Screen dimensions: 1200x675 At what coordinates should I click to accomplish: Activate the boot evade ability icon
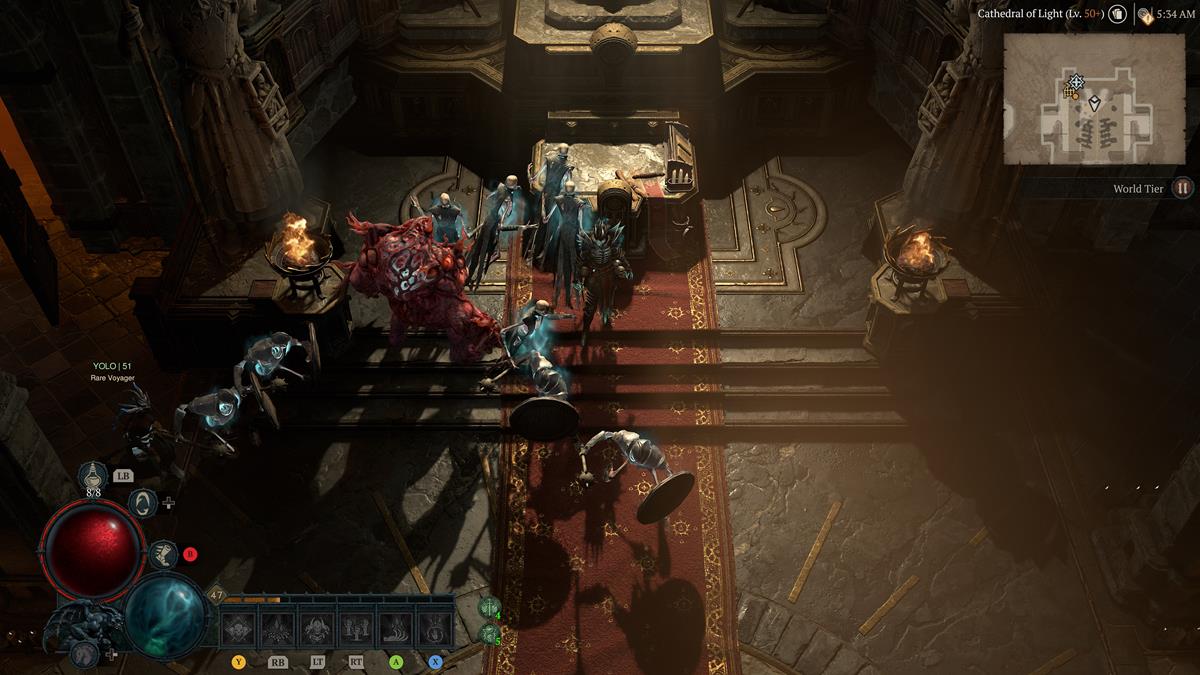tap(162, 552)
